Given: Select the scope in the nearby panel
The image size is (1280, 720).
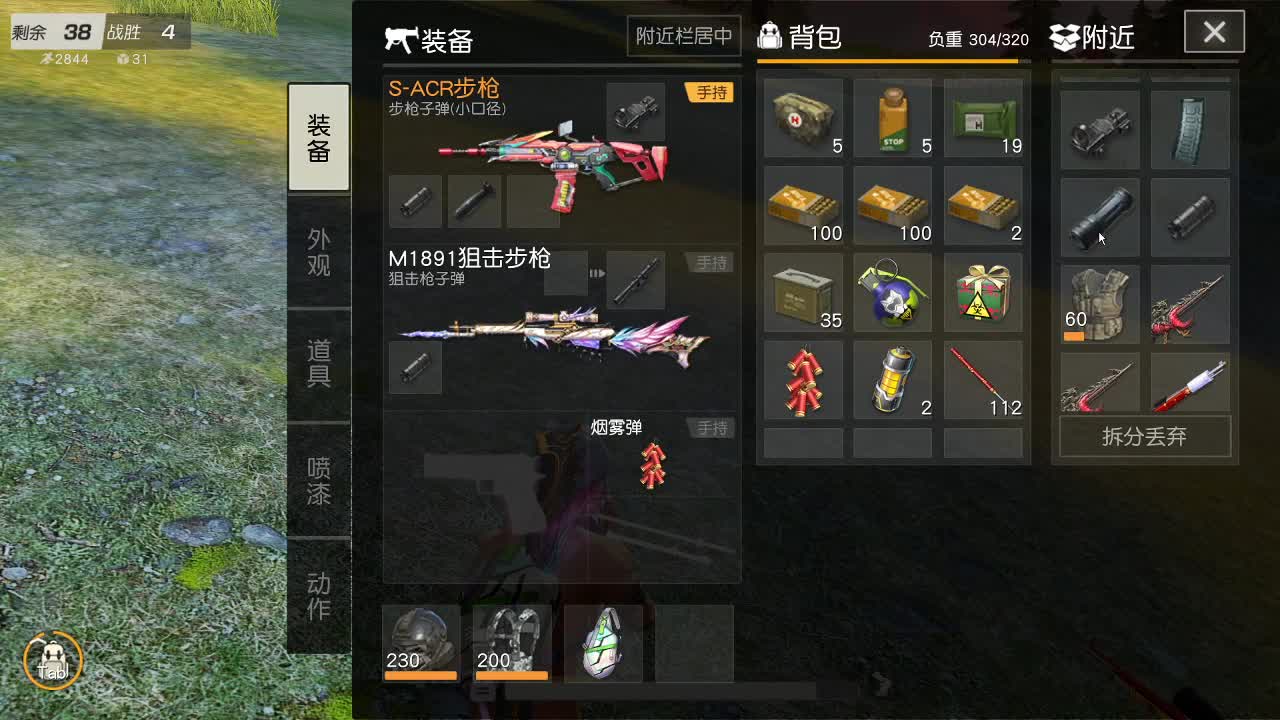Looking at the screenshot, I should (x=1098, y=128).
